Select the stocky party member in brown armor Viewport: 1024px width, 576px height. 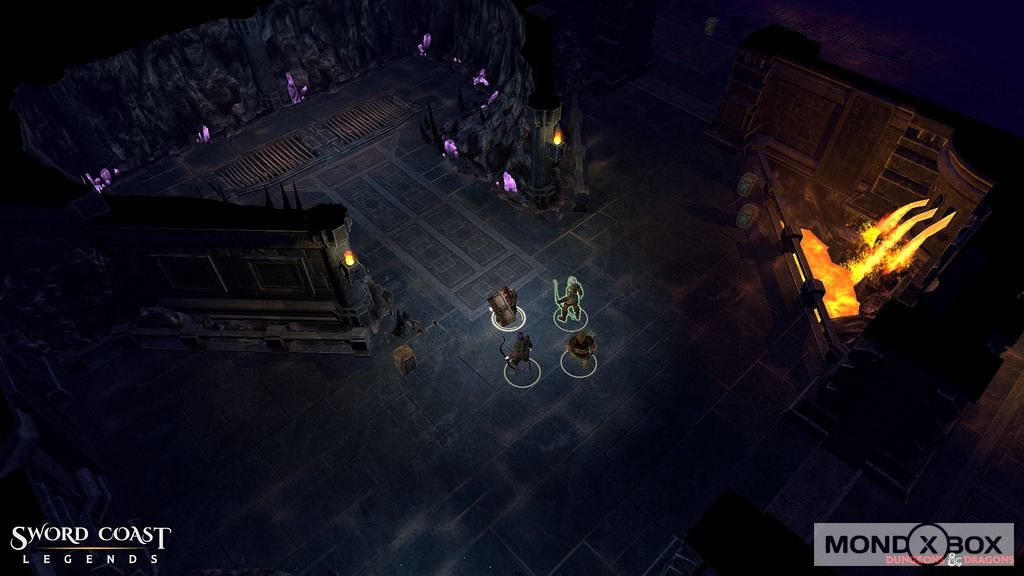(578, 350)
